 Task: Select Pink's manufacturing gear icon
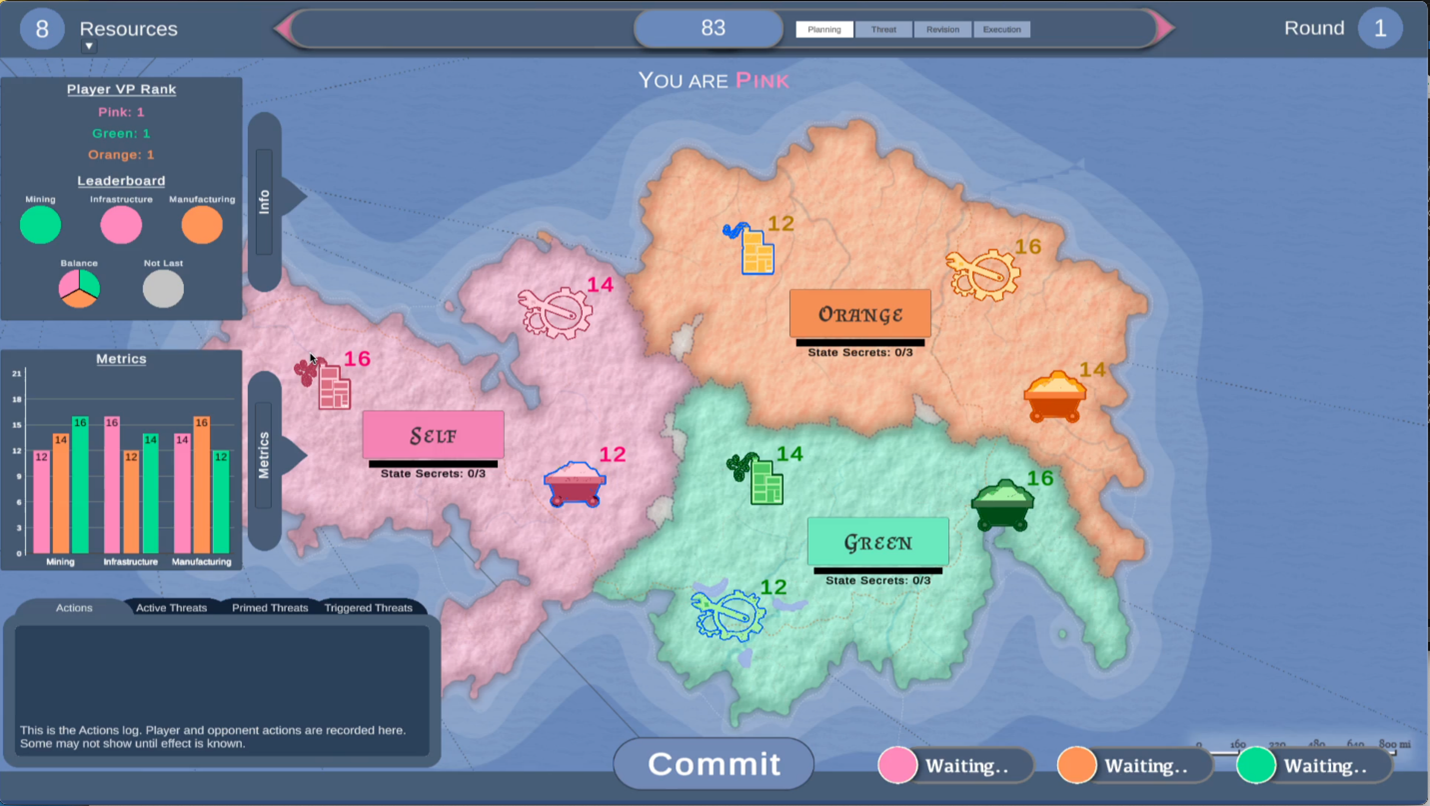tap(556, 312)
